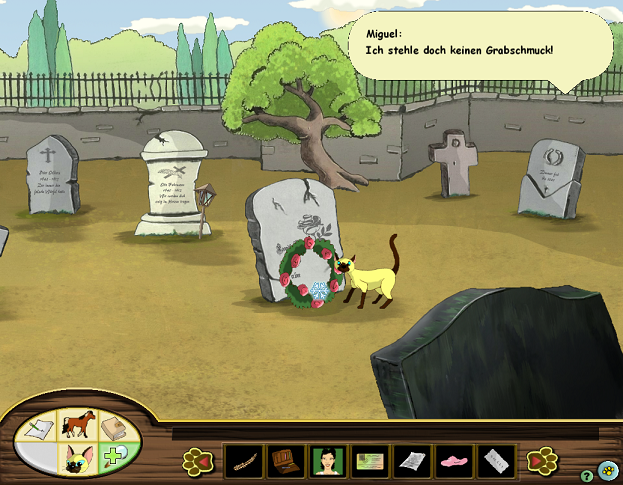
Task: Select the green ID card item
Action: pyautogui.click(x=370, y=461)
